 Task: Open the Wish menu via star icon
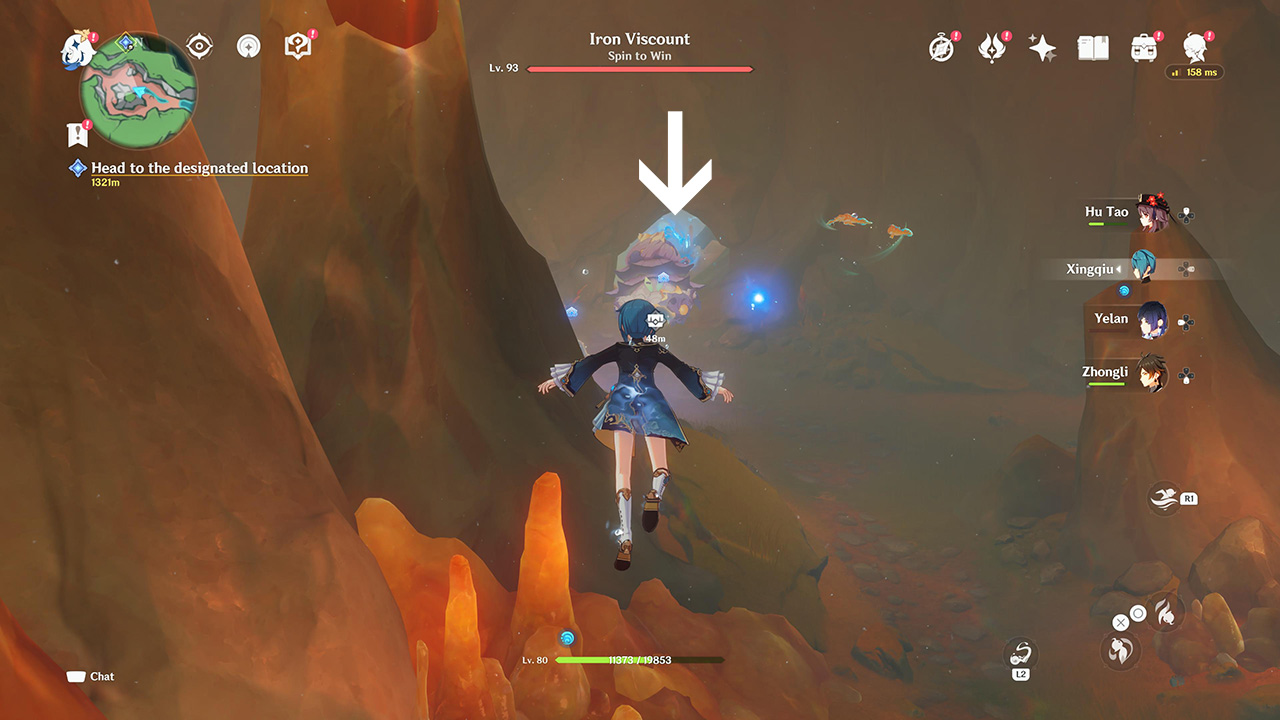pyautogui.click(x=1042, y=46)
